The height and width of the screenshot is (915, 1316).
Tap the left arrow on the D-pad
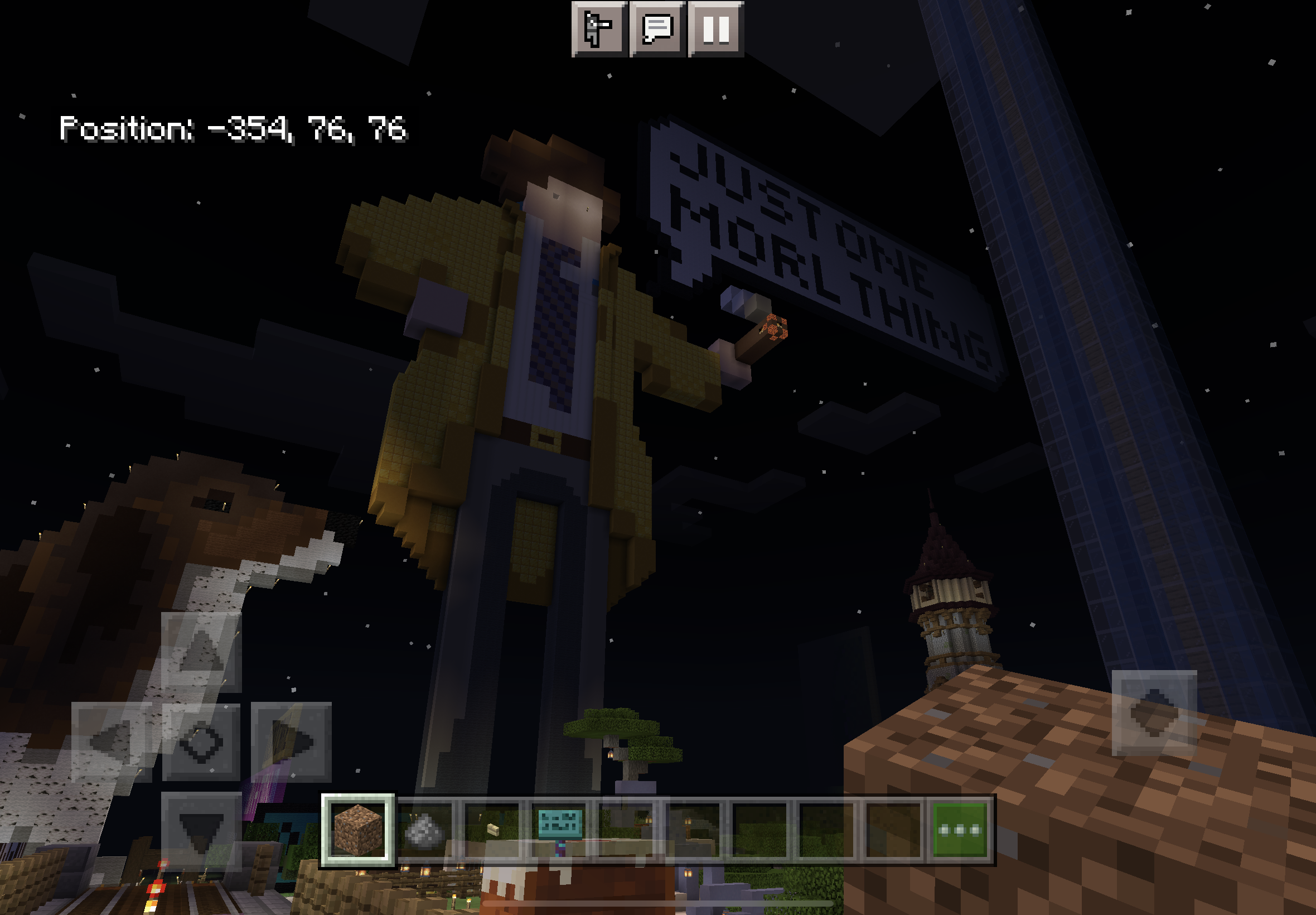(111, 741)
